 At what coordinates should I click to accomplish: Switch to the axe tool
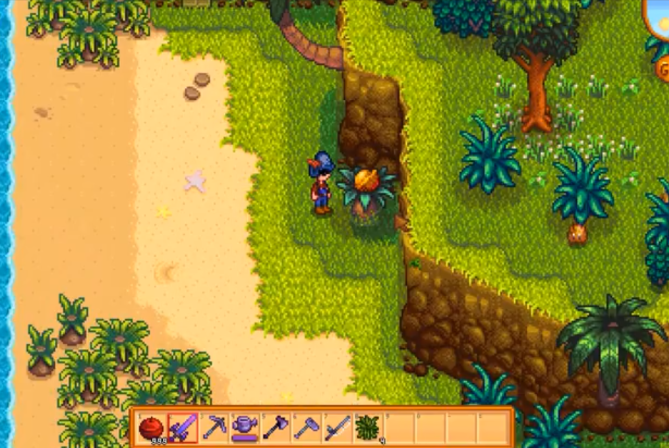point(274,427)
